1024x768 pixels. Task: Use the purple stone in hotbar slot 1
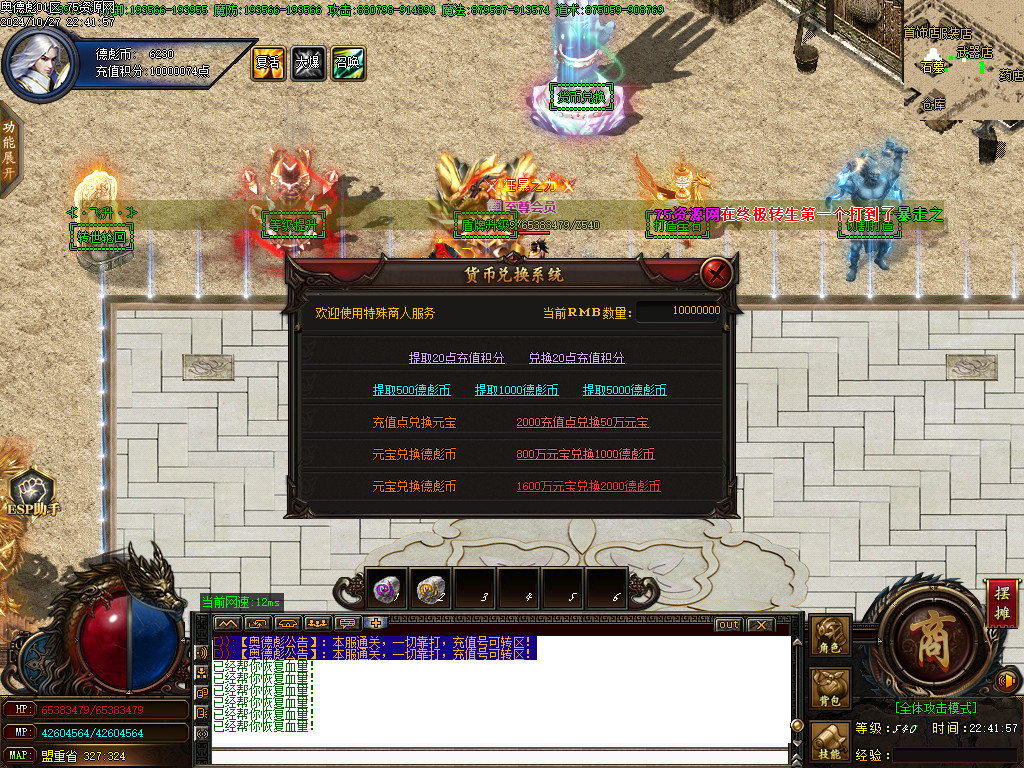click(387, 589)
